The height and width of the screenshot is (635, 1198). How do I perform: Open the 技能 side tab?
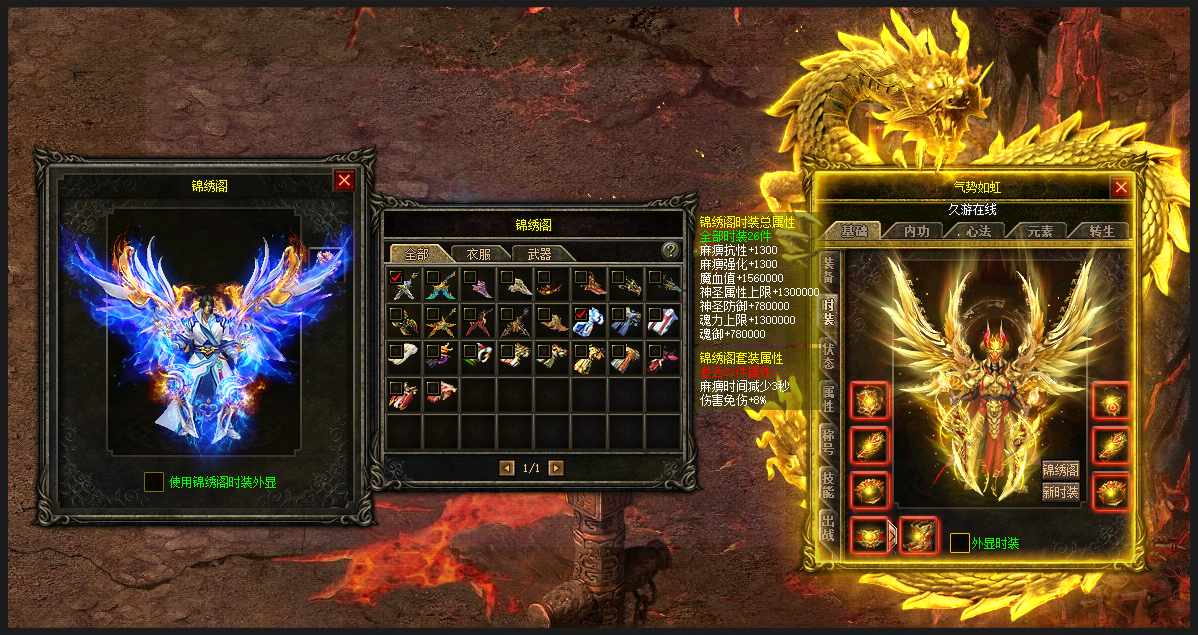[829, 486]
